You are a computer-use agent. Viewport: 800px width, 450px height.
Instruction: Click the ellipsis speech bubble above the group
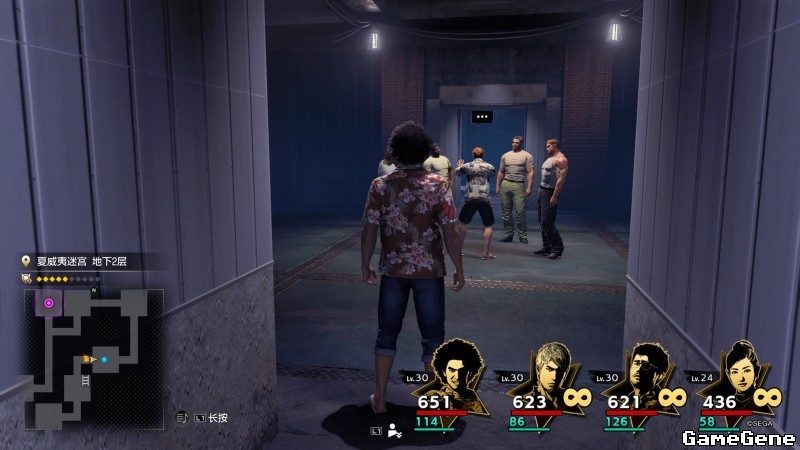tap(483, 117)
